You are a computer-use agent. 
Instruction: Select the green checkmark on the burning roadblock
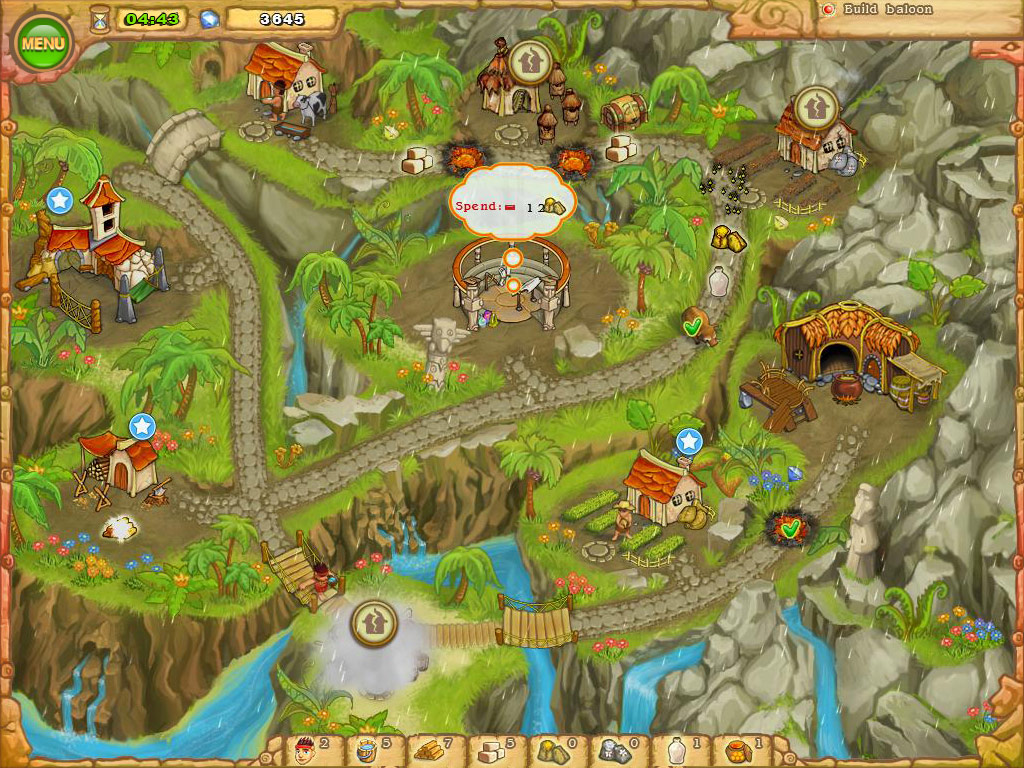791,526
